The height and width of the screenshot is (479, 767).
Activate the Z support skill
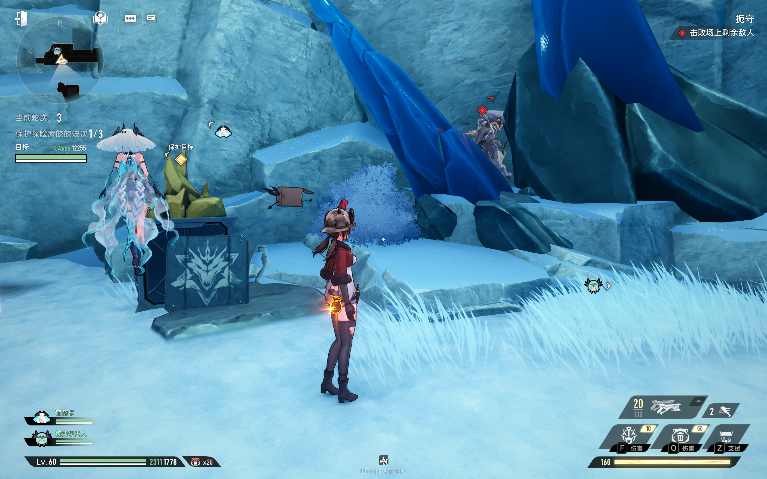[732, 436]
